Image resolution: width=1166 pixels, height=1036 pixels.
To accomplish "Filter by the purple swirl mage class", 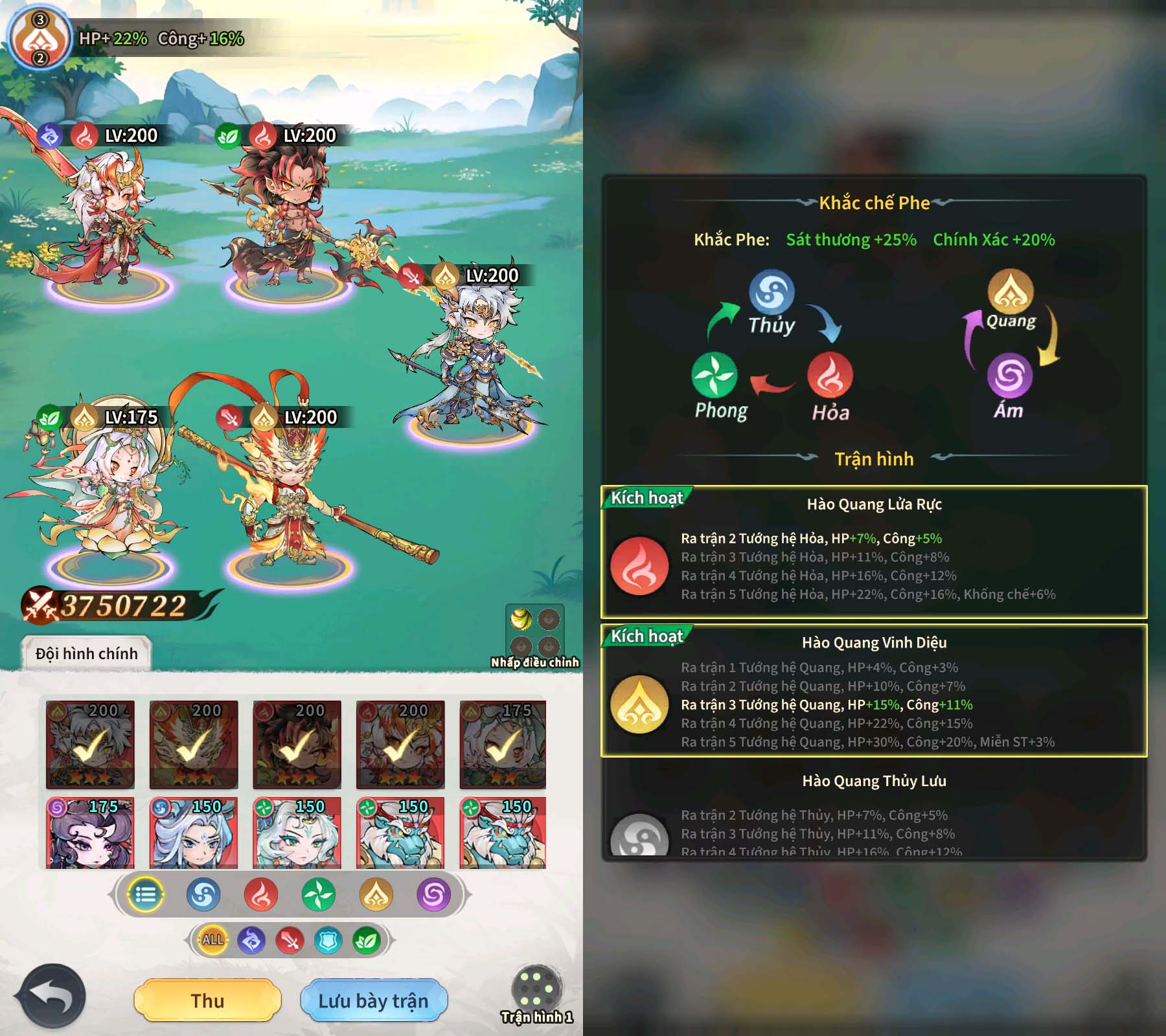I will click(x=251, y=940).
